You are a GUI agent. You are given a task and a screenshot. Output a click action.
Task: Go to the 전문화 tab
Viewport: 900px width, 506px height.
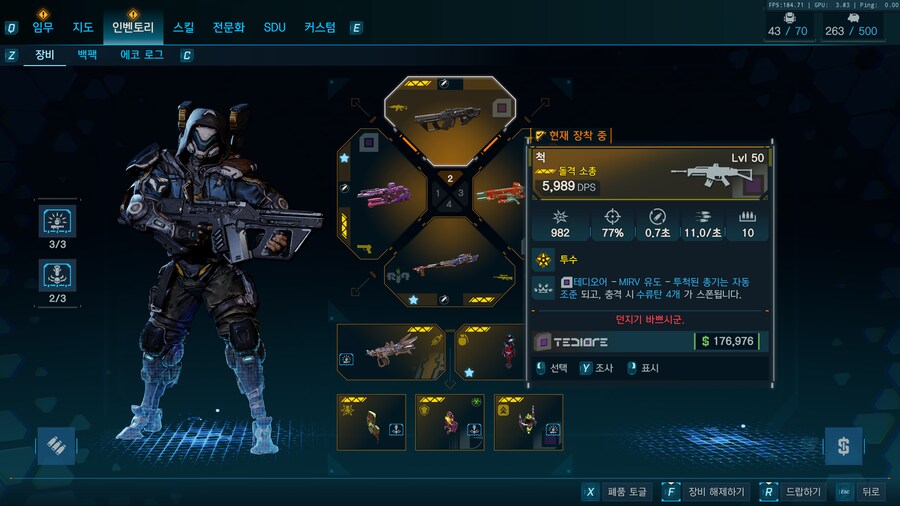click(229, 27)
